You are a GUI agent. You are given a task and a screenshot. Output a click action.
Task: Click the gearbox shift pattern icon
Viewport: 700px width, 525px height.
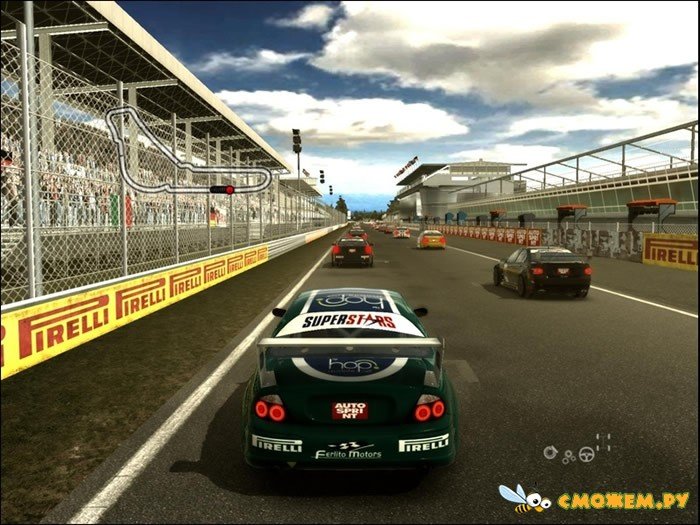[x=603, y=441]
